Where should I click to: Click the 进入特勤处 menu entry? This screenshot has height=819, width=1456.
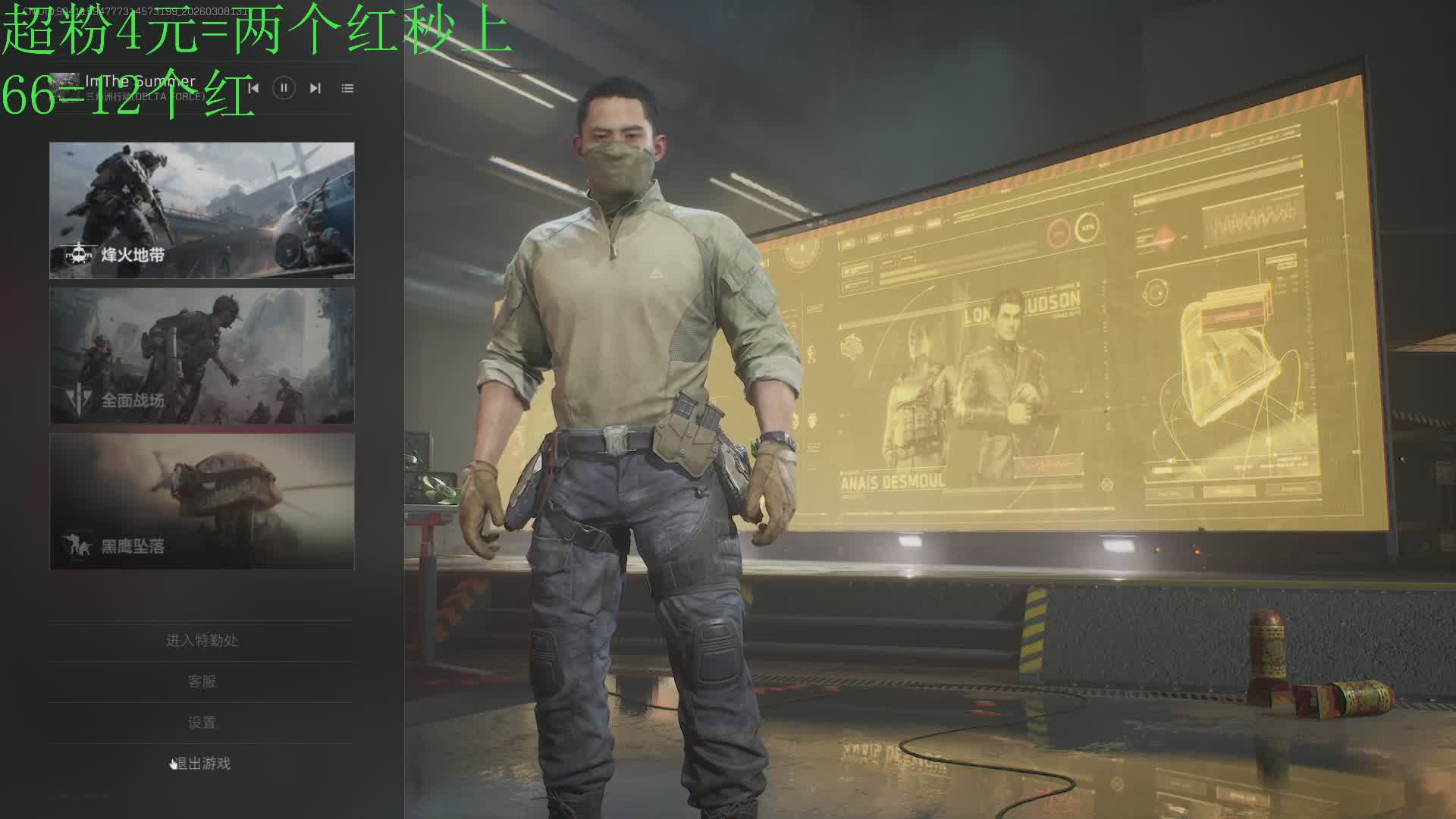pos(202,641)
